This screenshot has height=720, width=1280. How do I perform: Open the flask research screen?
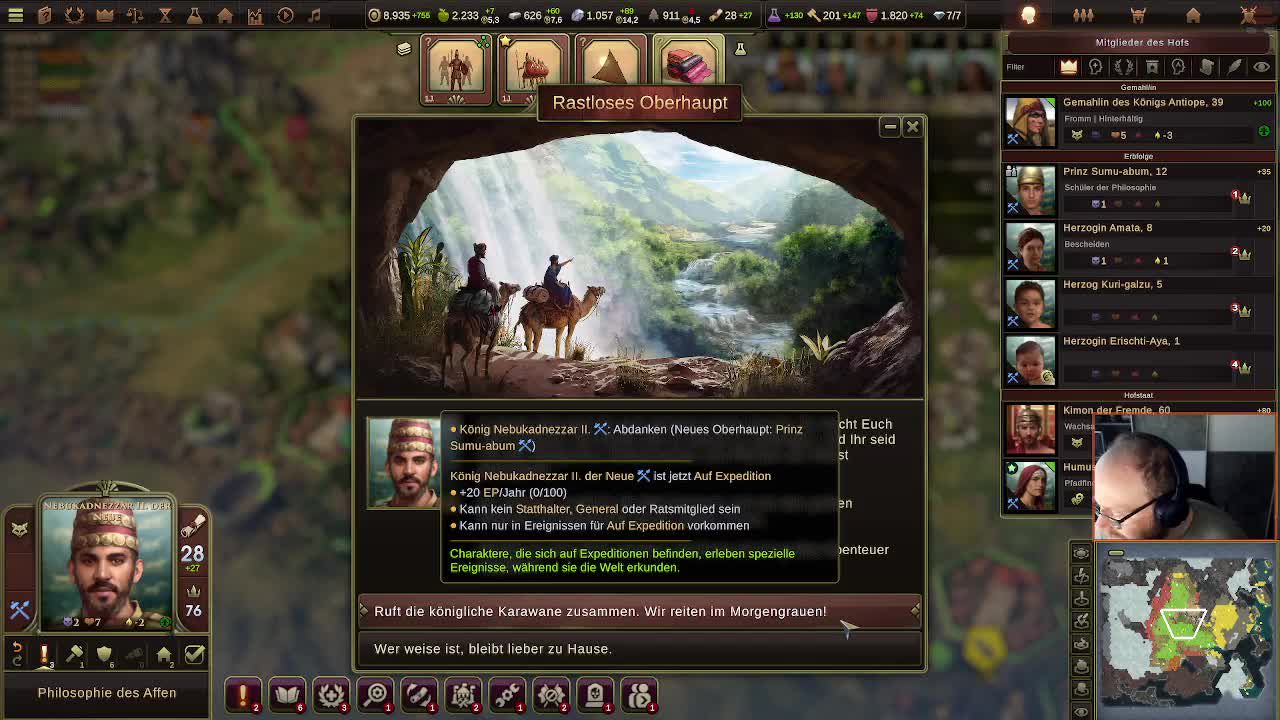pos(195,15)
